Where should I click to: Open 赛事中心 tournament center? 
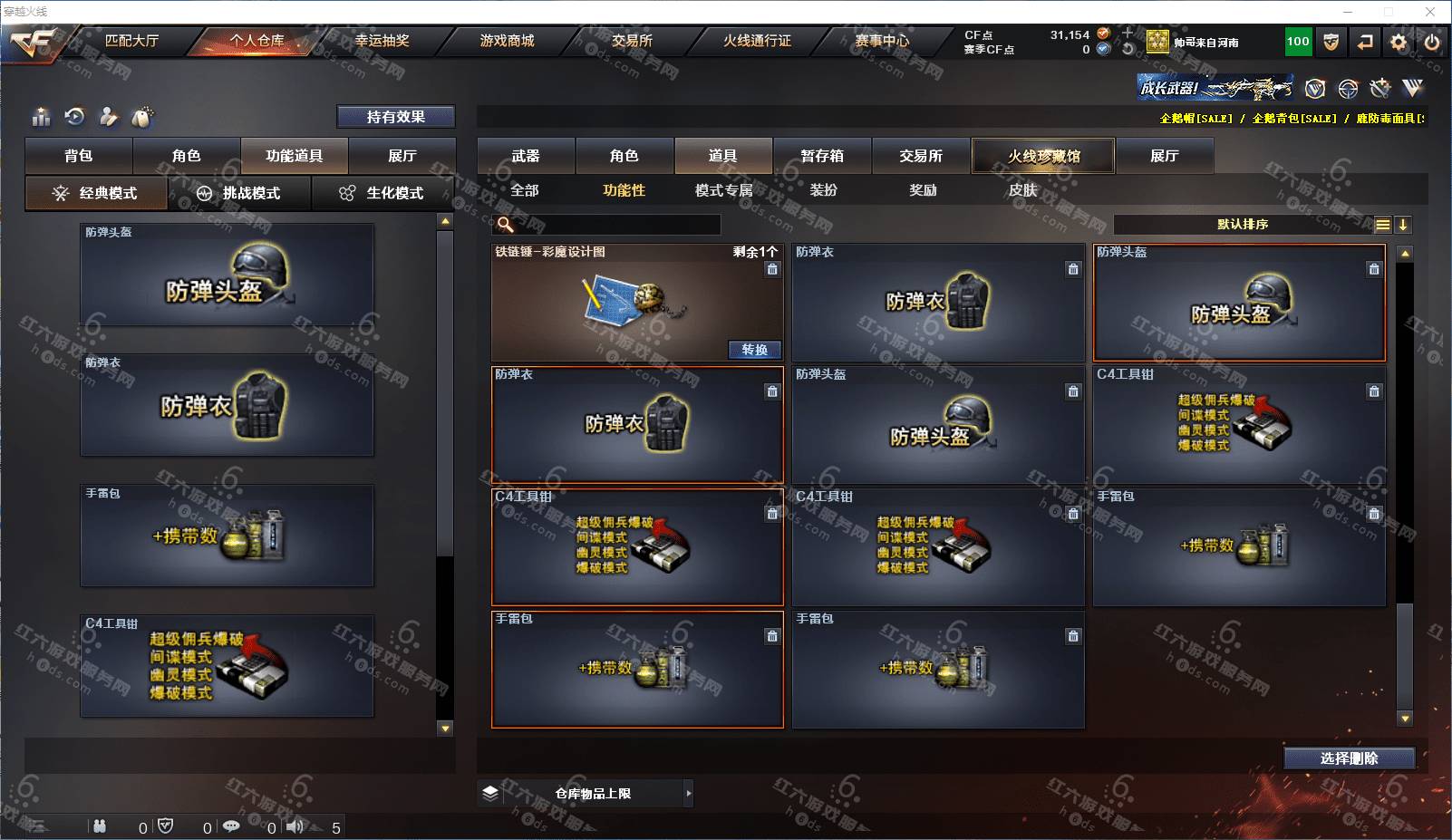point(882,41)
